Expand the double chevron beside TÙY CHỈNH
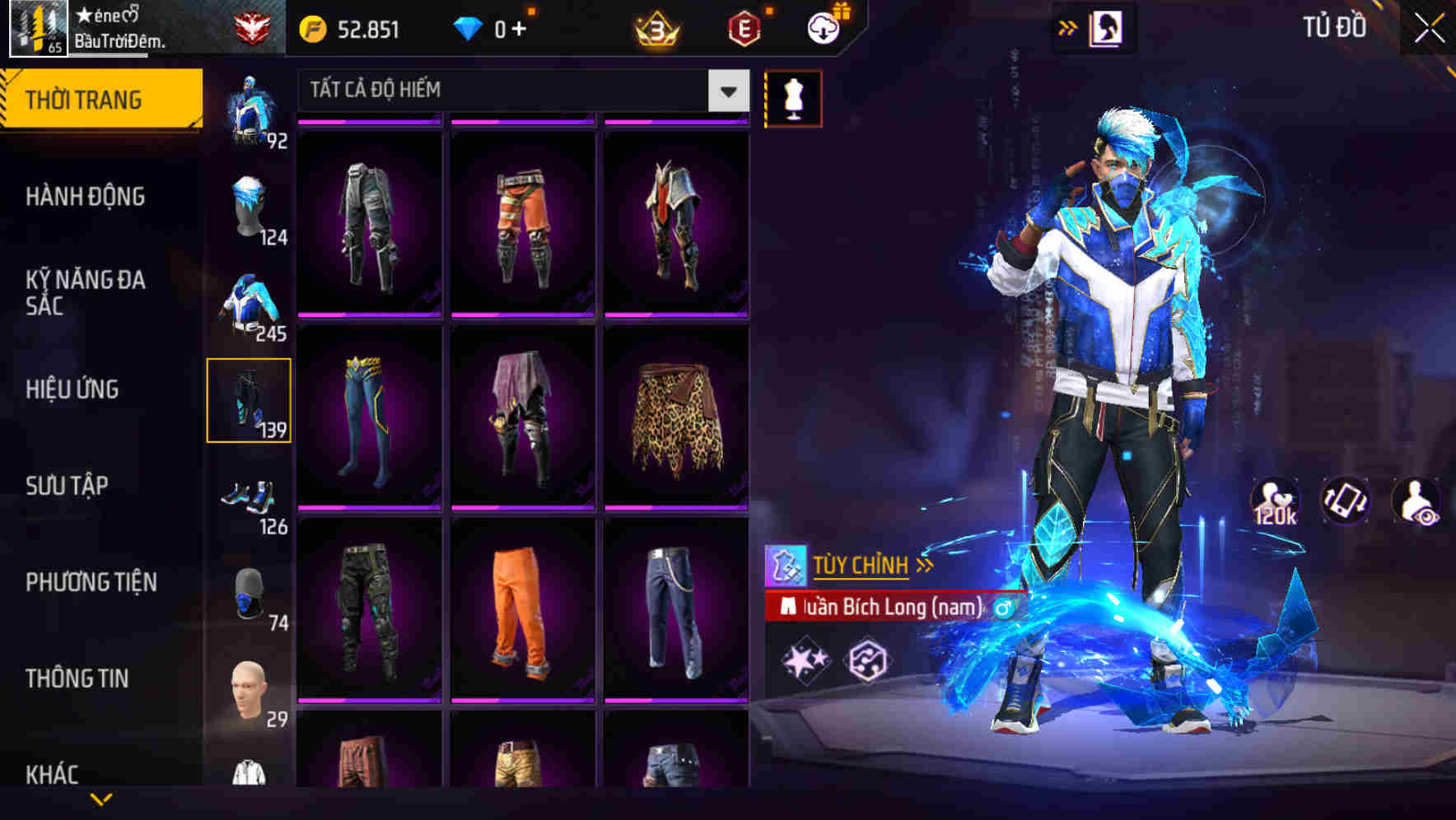This screenshot has height=820, width=1456. point(926,565)
